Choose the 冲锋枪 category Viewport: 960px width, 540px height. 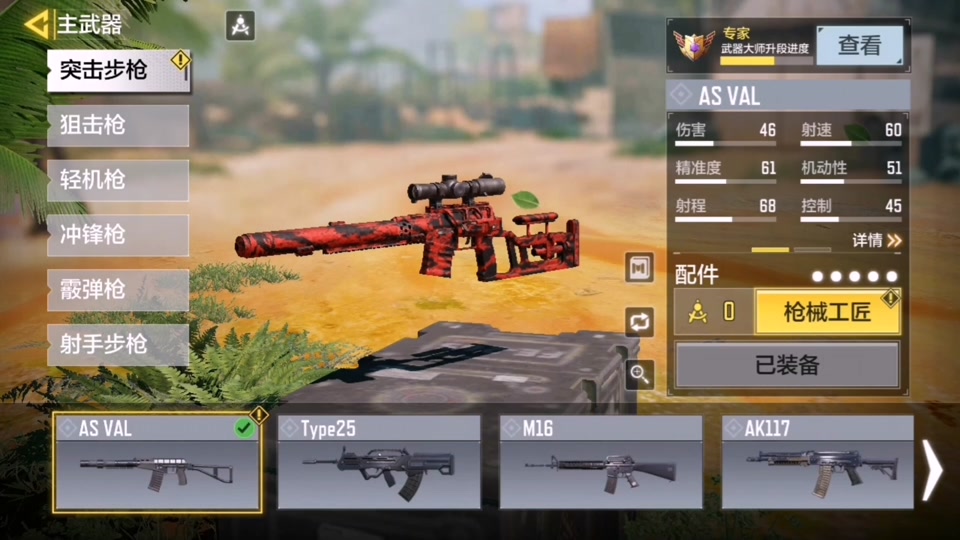coord(118,235)
